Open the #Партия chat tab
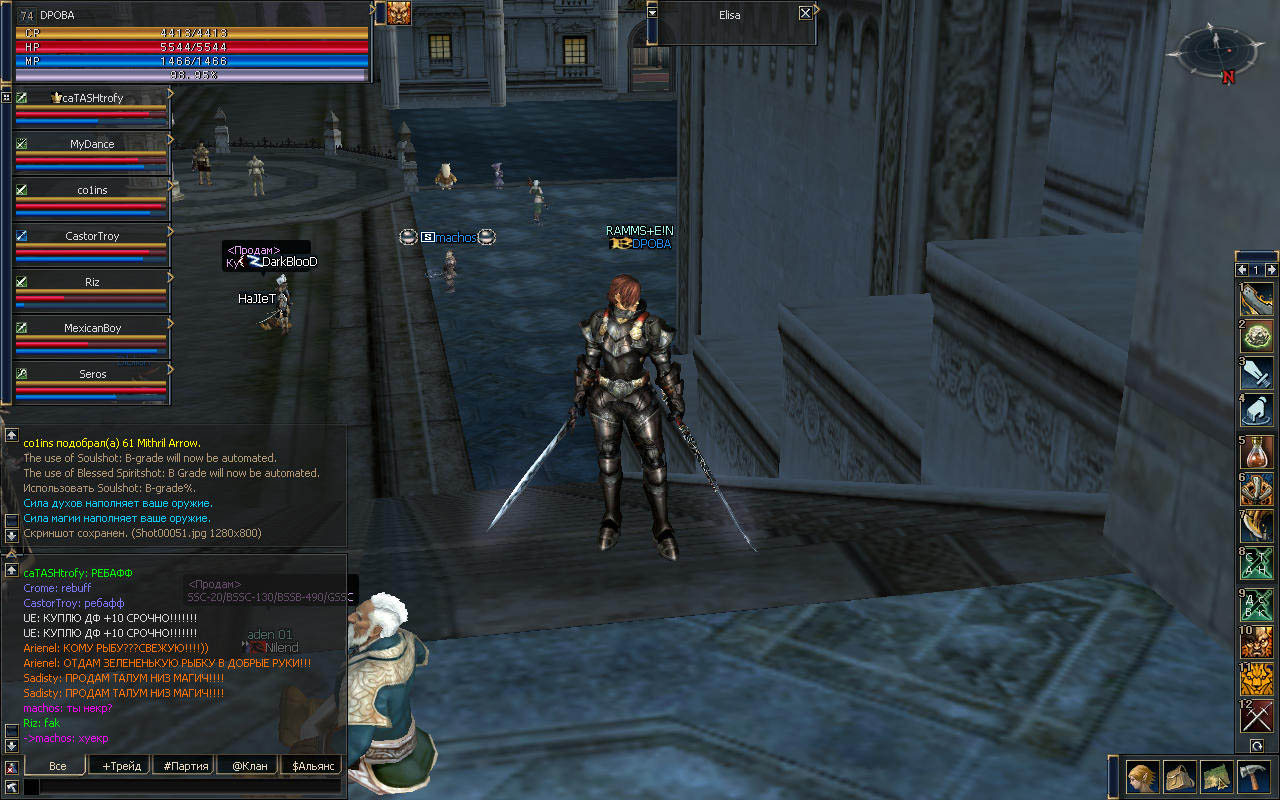The height and width of the screenshot is (800, 1280). (186, 766)
